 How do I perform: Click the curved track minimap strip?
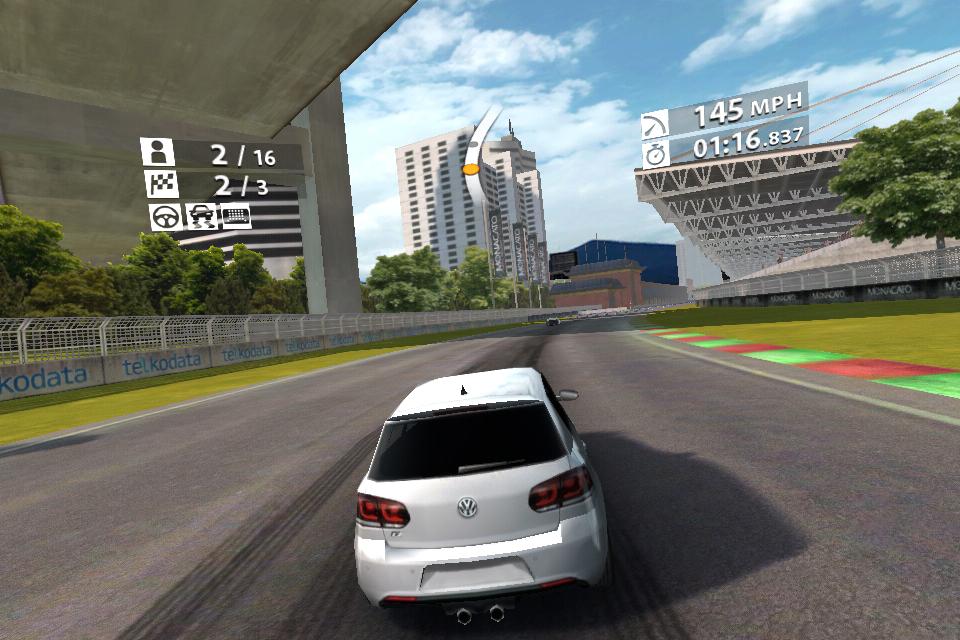pos(479,152)
